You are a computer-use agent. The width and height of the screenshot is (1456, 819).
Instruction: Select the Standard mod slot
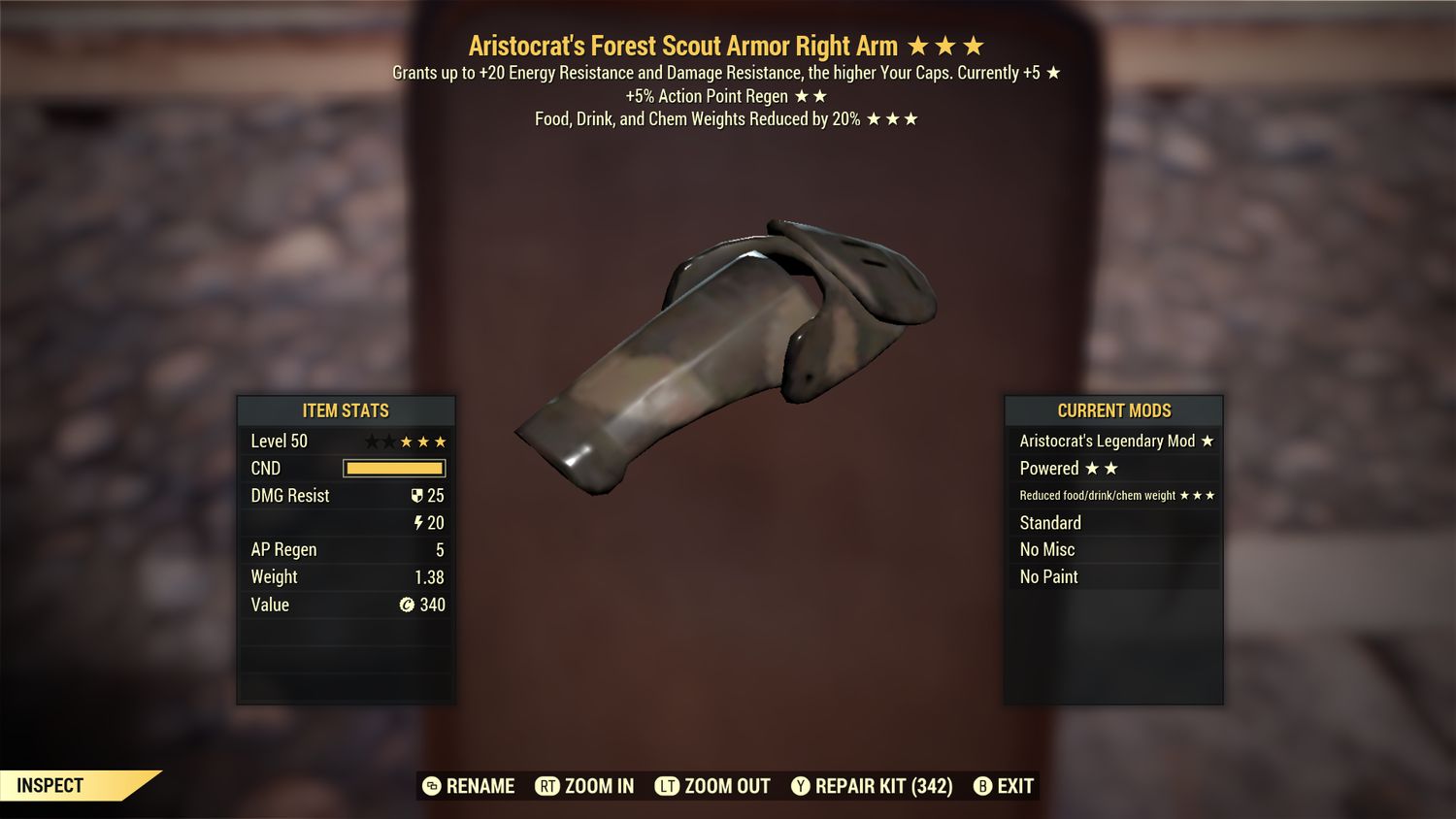(1050, 523)
